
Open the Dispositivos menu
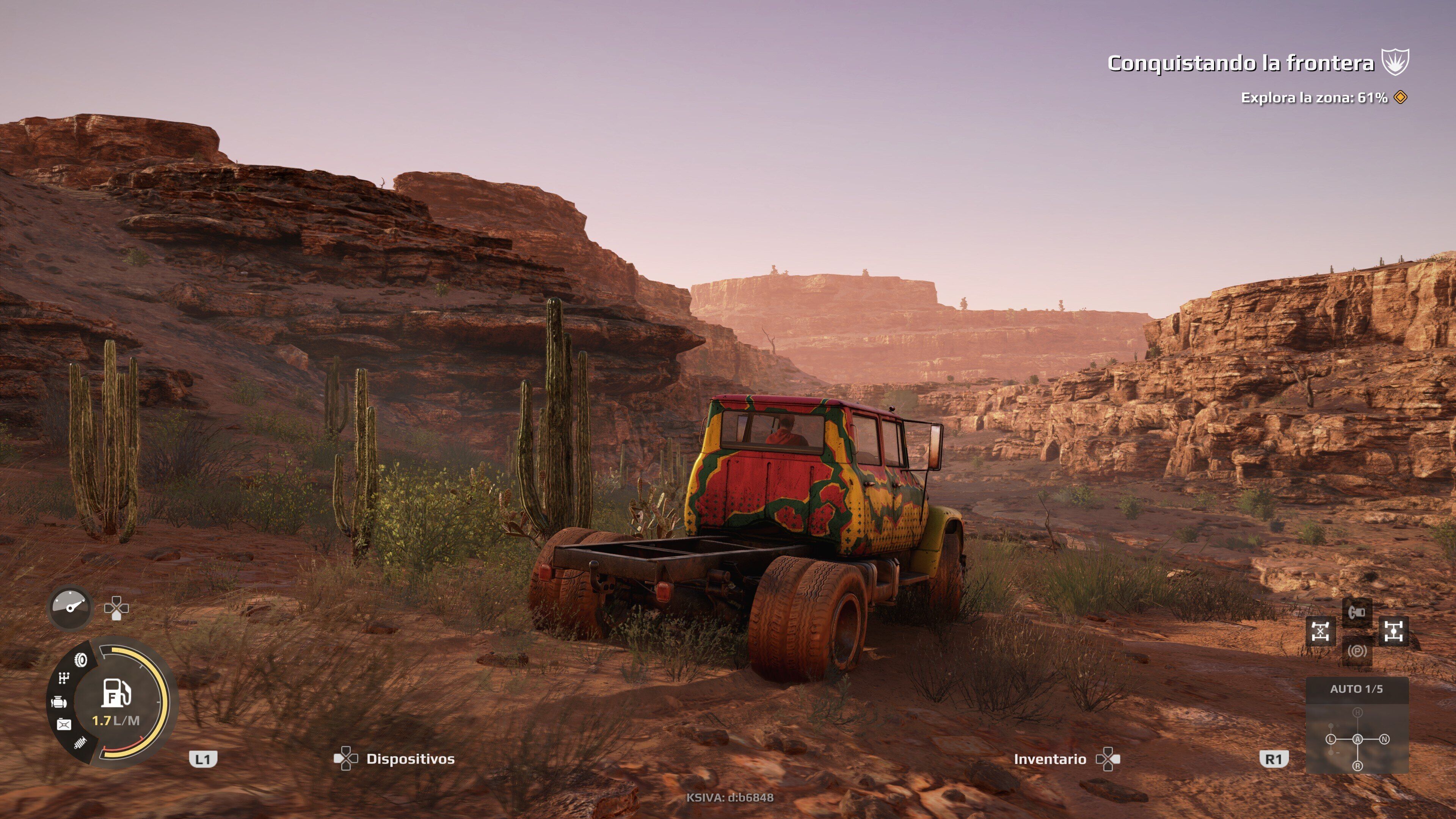[410, 759]
